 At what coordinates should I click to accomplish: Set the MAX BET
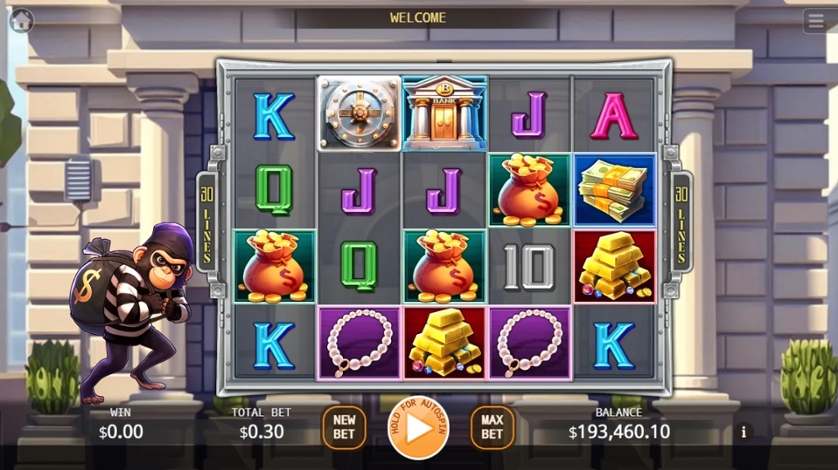[x=492, y=427]
